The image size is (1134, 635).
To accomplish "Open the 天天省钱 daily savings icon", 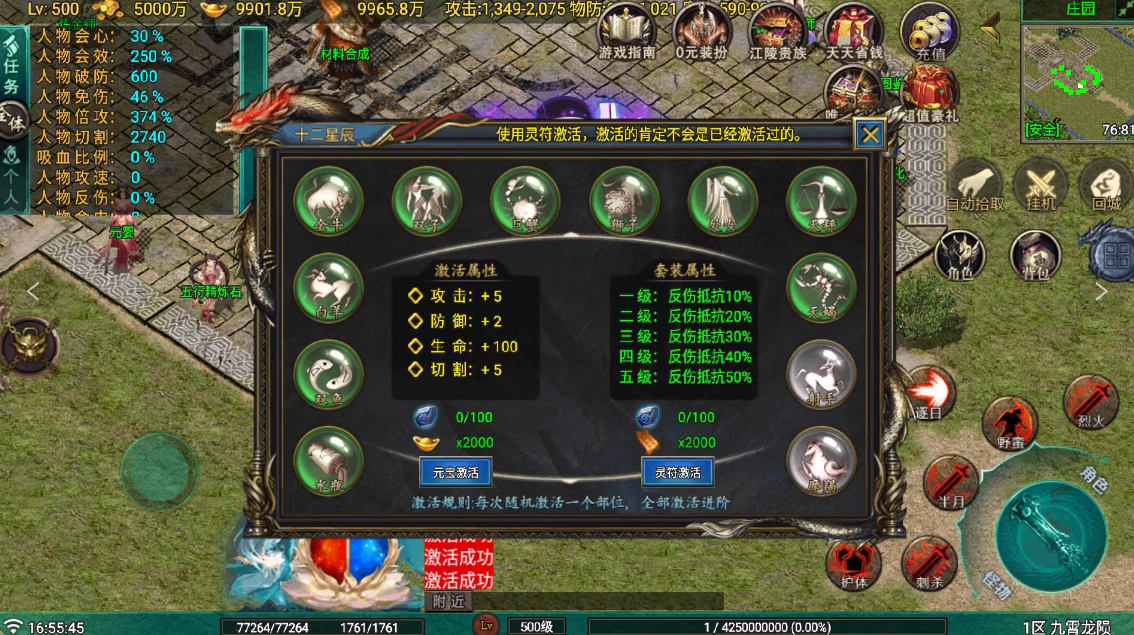I will (x=854, y=31).
